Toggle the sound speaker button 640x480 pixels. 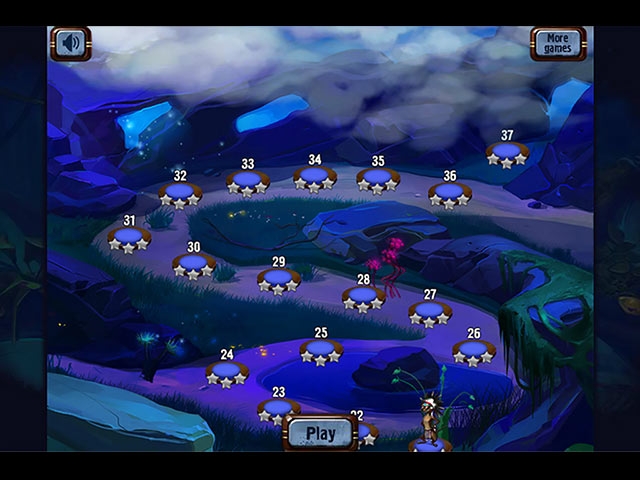tap(70, 43)
